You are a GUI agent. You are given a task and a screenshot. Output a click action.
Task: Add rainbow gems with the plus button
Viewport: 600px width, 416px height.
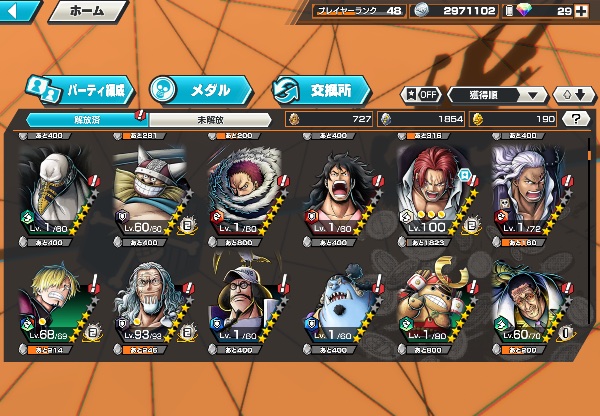pos(592,12)
